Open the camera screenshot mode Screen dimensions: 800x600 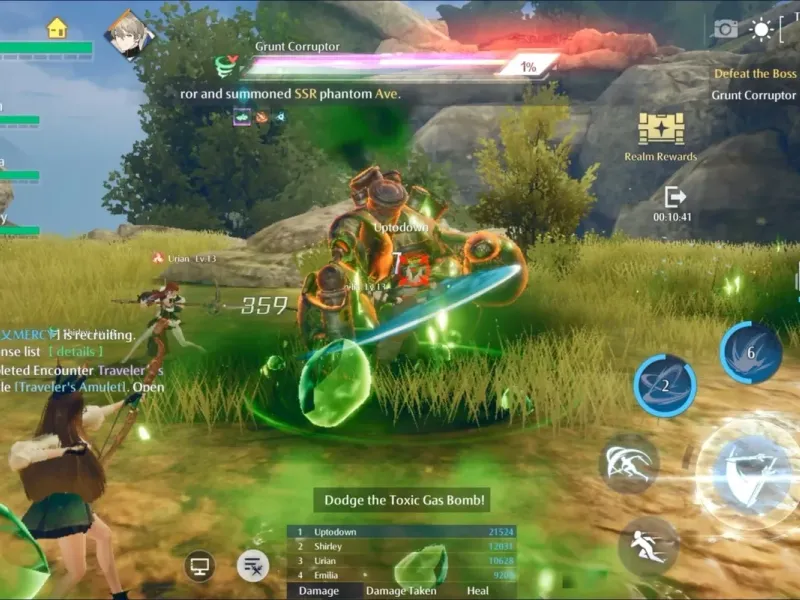coord(726,29)
